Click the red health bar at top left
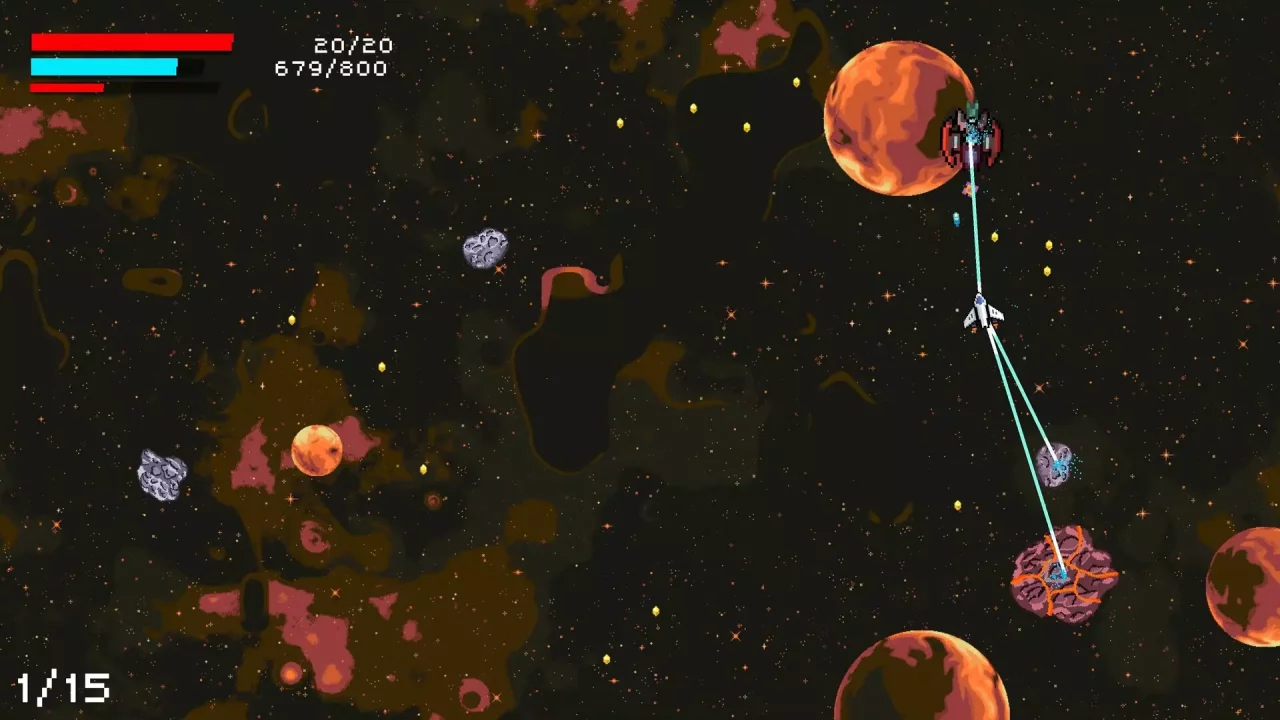1280x720 pixels. [x=130, y=42]
